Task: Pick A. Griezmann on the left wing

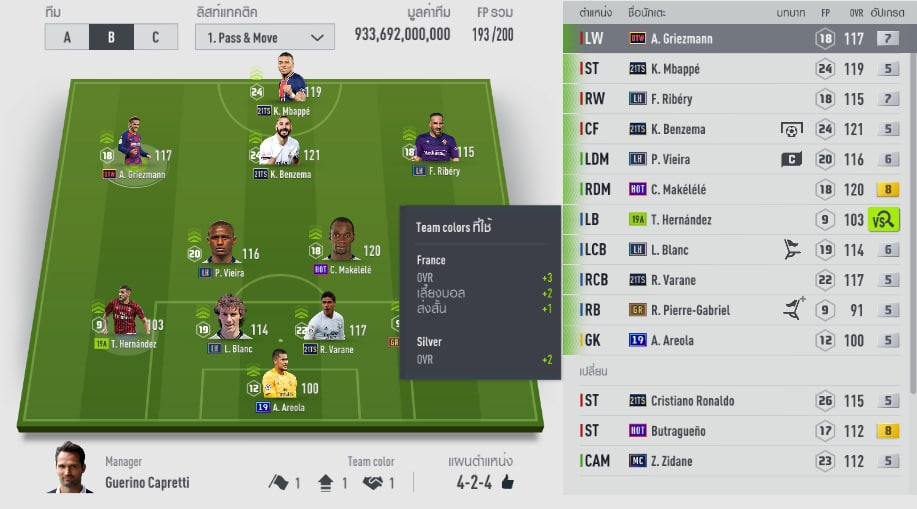Action: click(134, 146)
